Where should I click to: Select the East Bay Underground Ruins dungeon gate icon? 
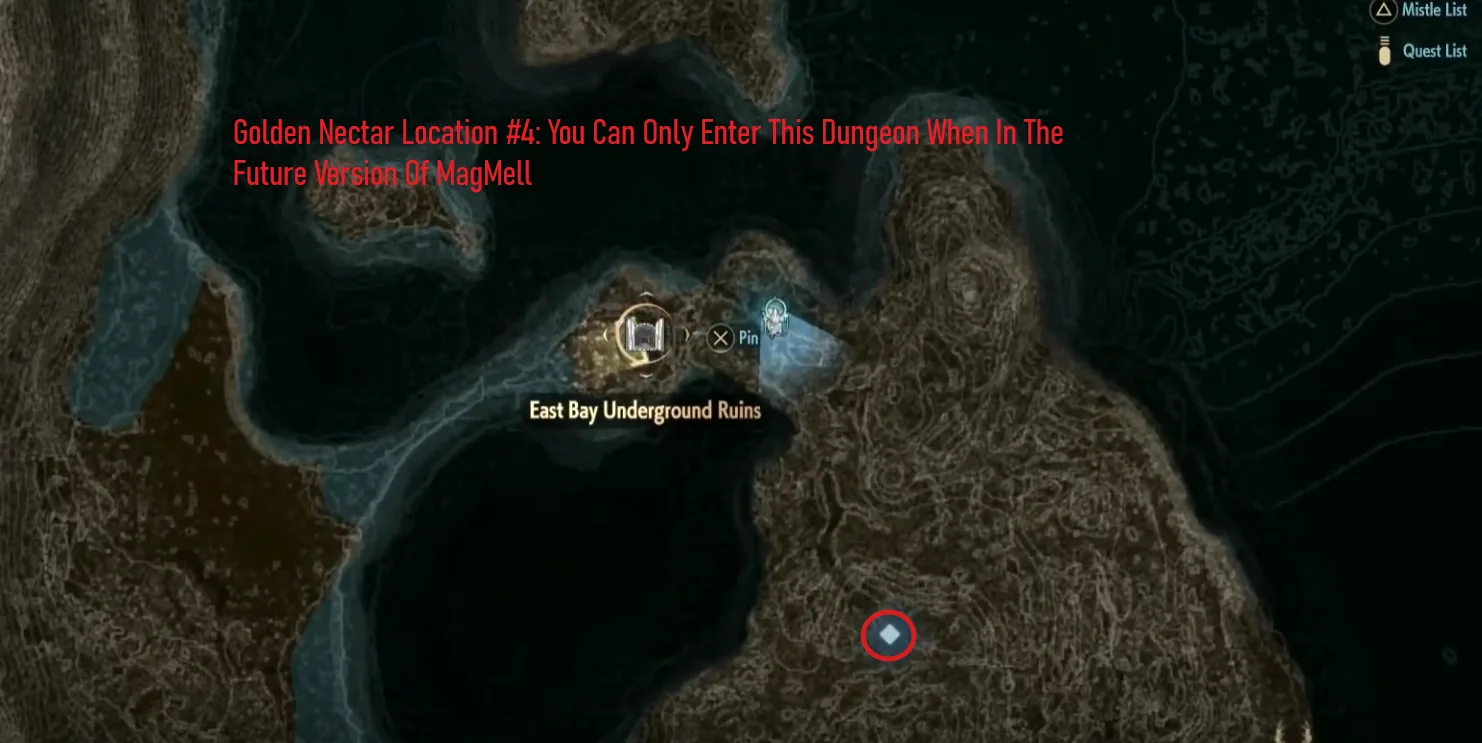click(x=644, y=335)
